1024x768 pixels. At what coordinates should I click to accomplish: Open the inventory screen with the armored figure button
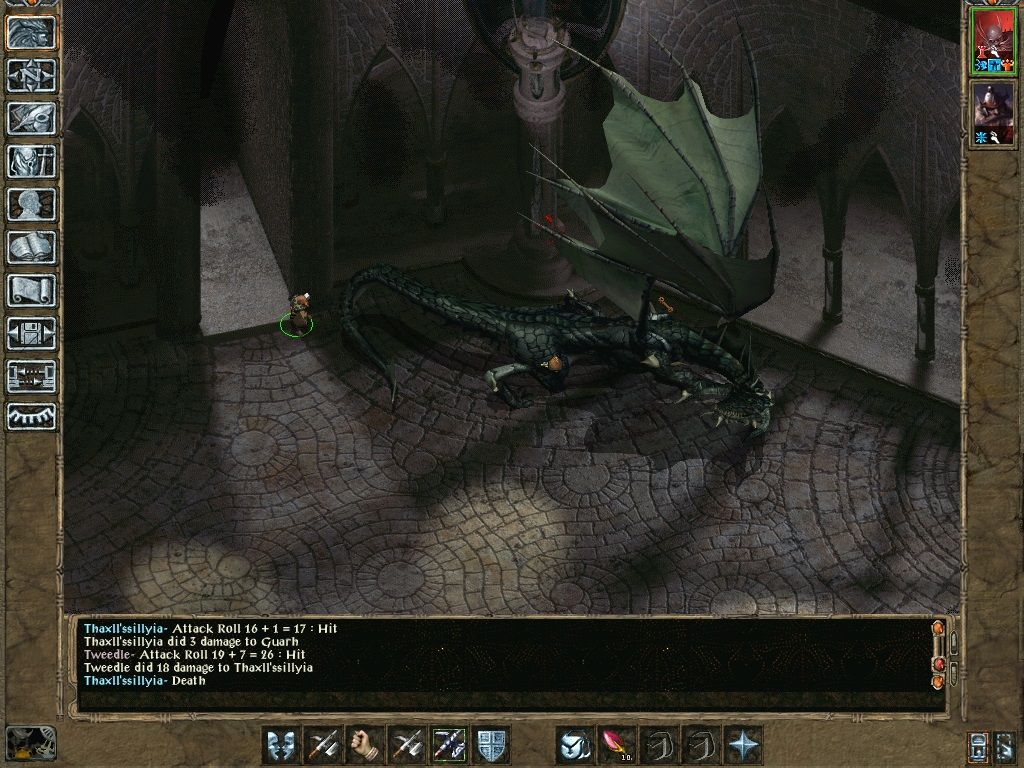pyautogui.click(x=31, y=161)
